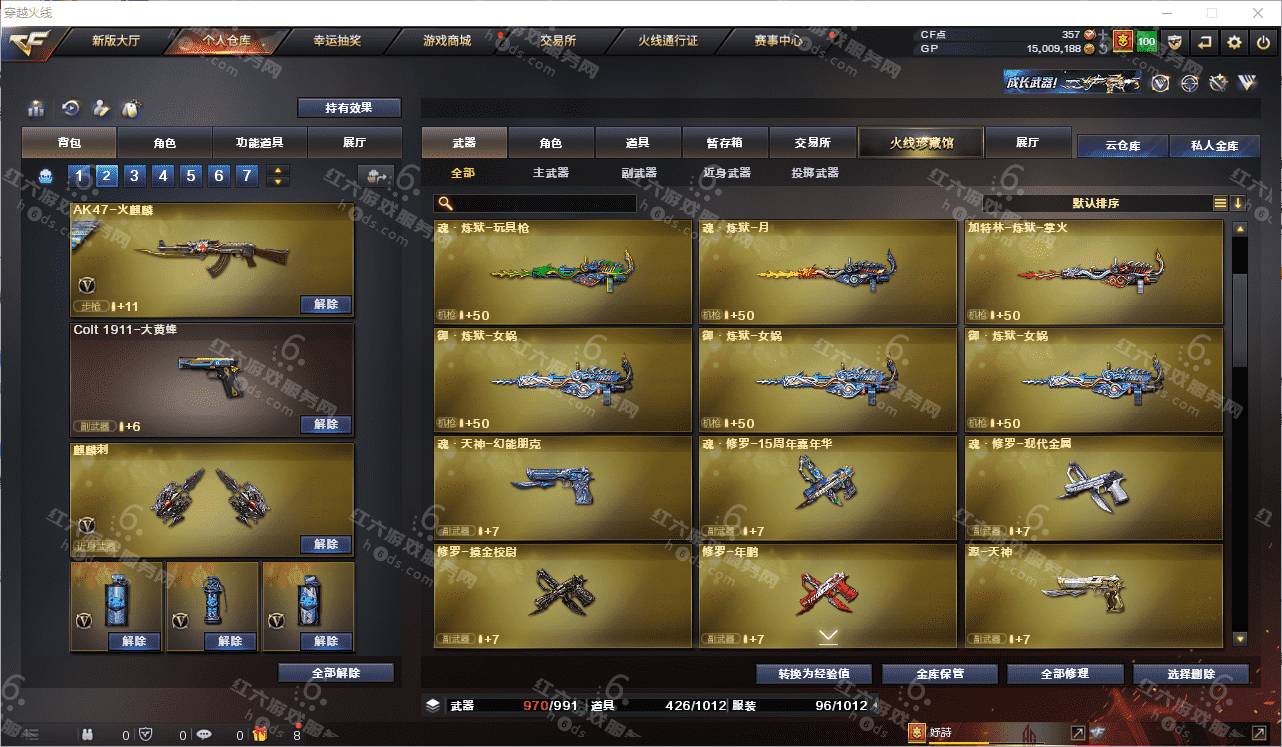The height and width of the screenshot is (747, 1282).
Task: Open the 赛事中心 tournament center
Action: coord(777,41)
